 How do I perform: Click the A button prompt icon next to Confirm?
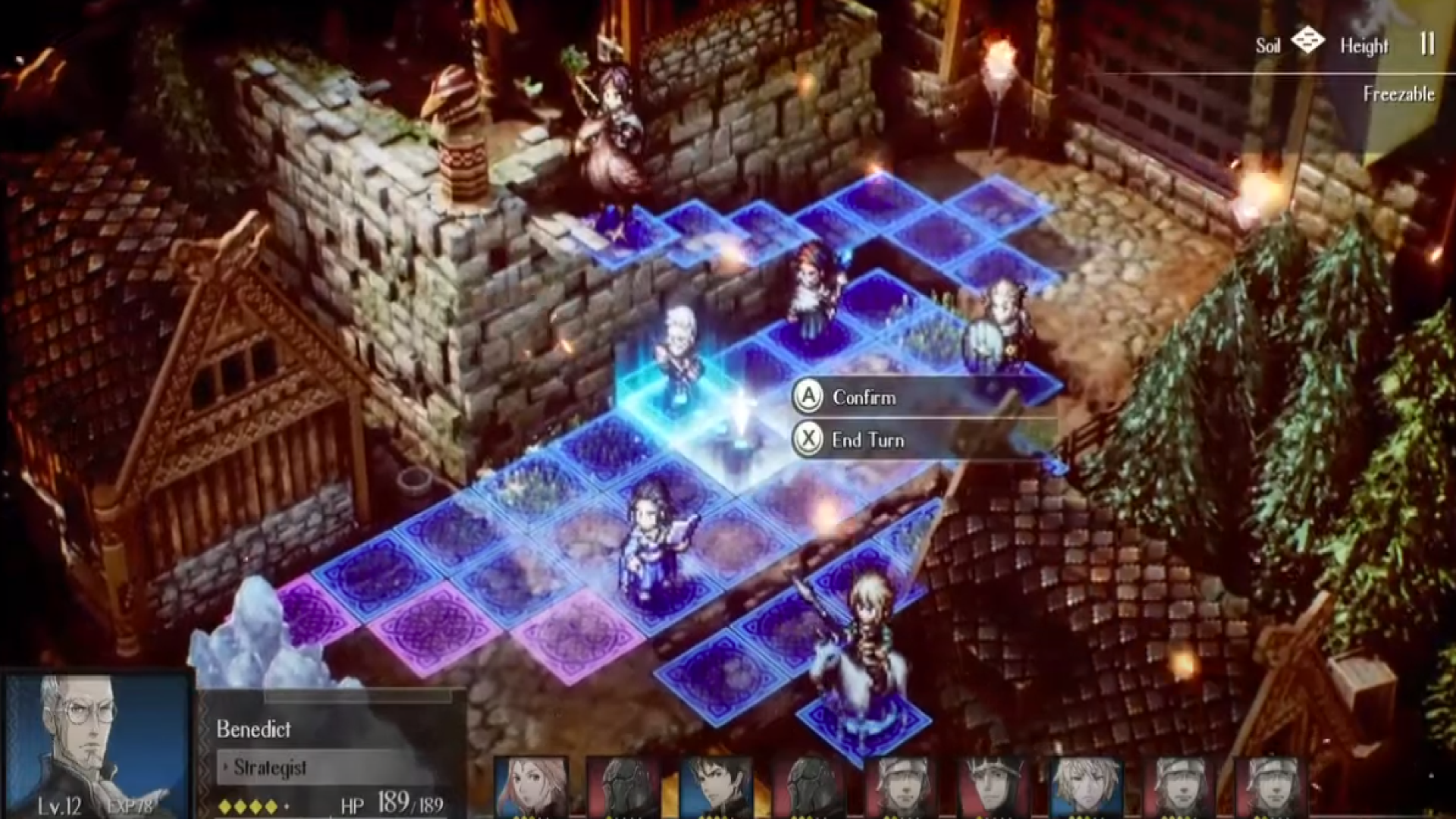click(x=808, y=397)
